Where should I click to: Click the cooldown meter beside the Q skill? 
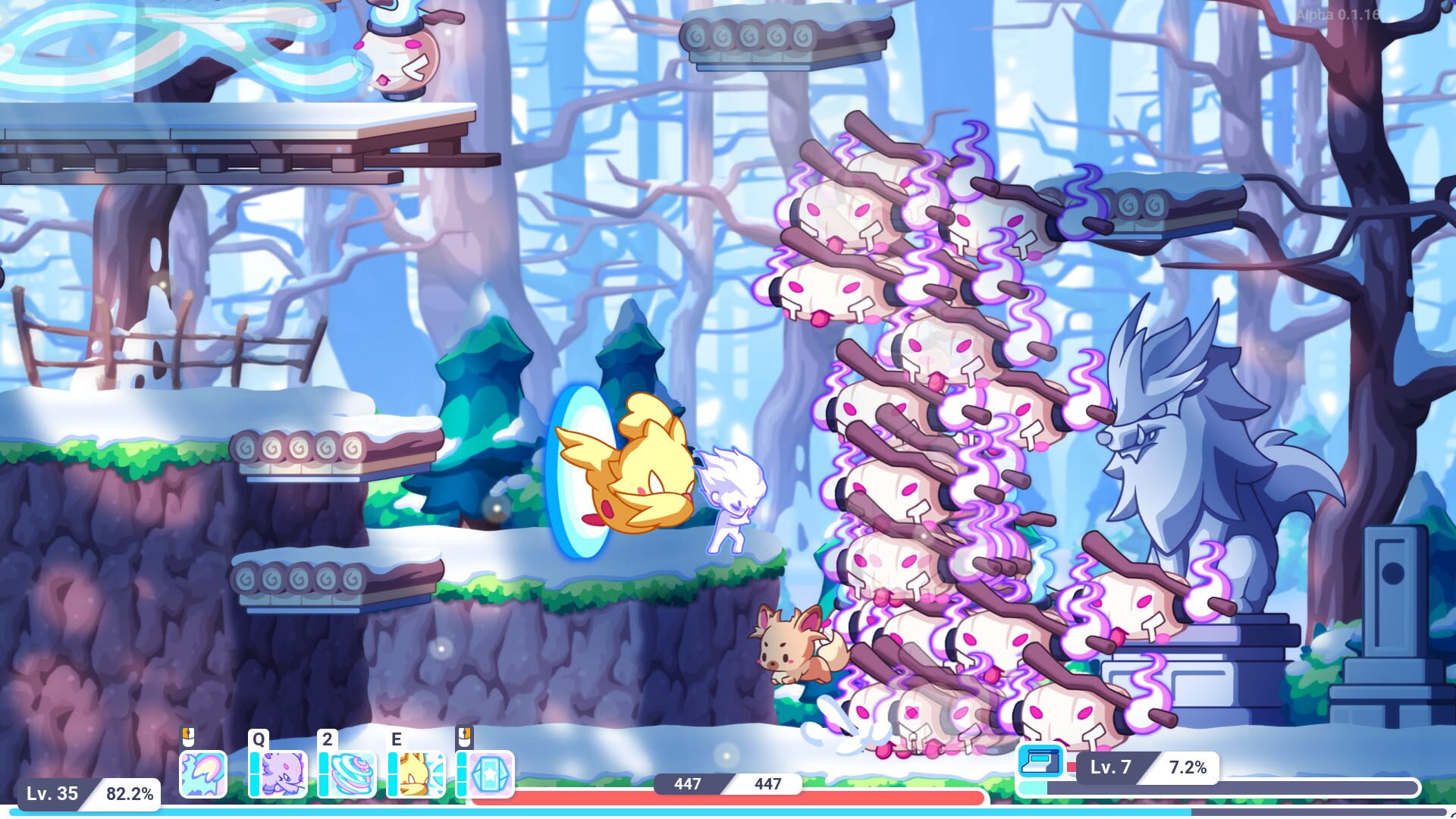coord(255,774)
